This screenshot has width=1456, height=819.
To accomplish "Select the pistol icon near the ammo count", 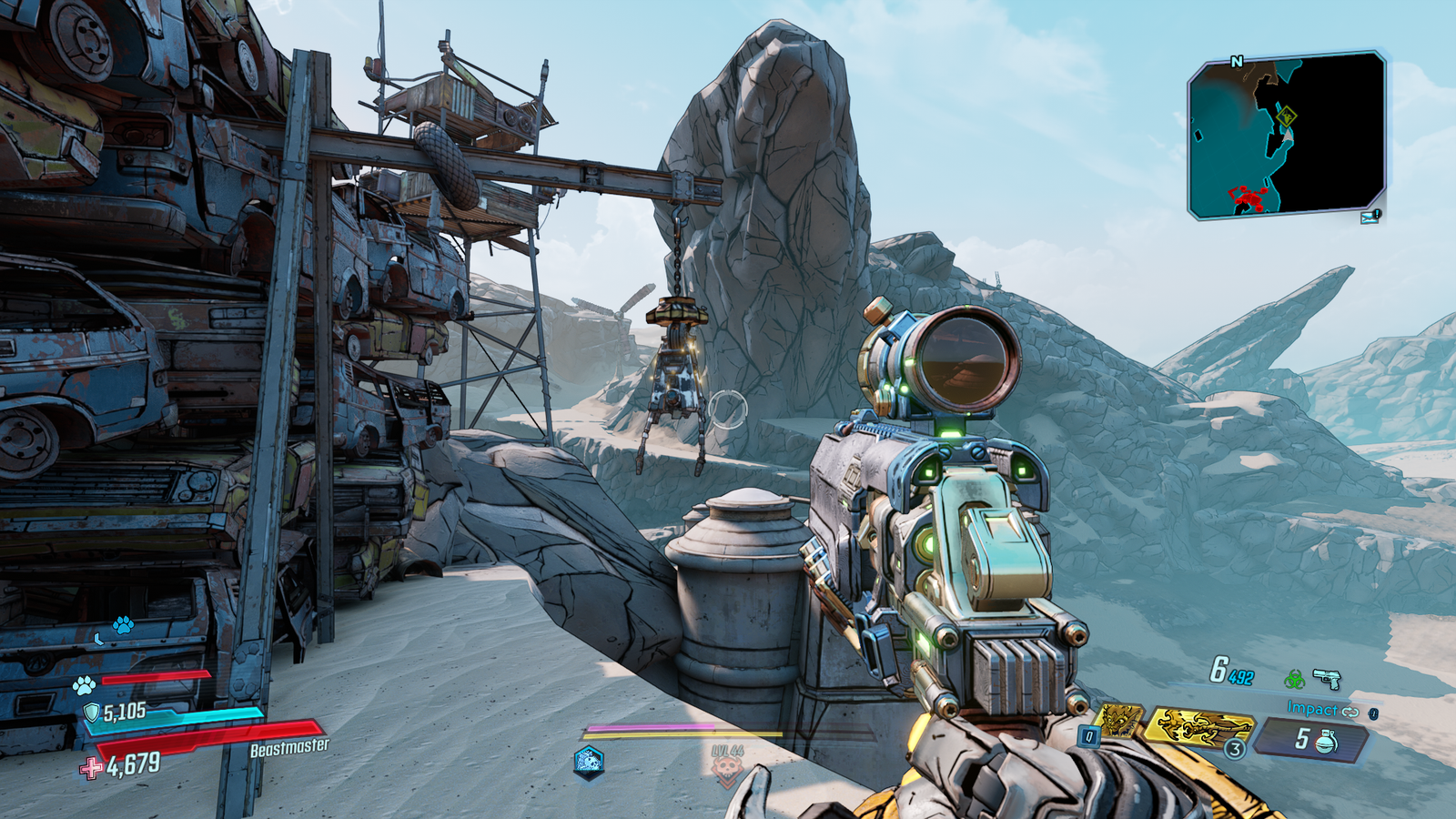I will coord(1326,680).
